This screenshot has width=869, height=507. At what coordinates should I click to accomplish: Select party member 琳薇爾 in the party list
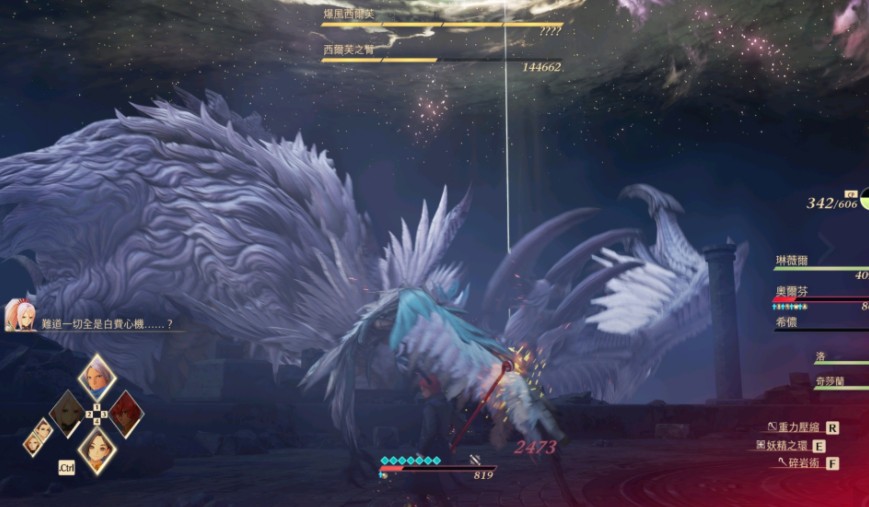pyautogui.click(x=793, y=260)
